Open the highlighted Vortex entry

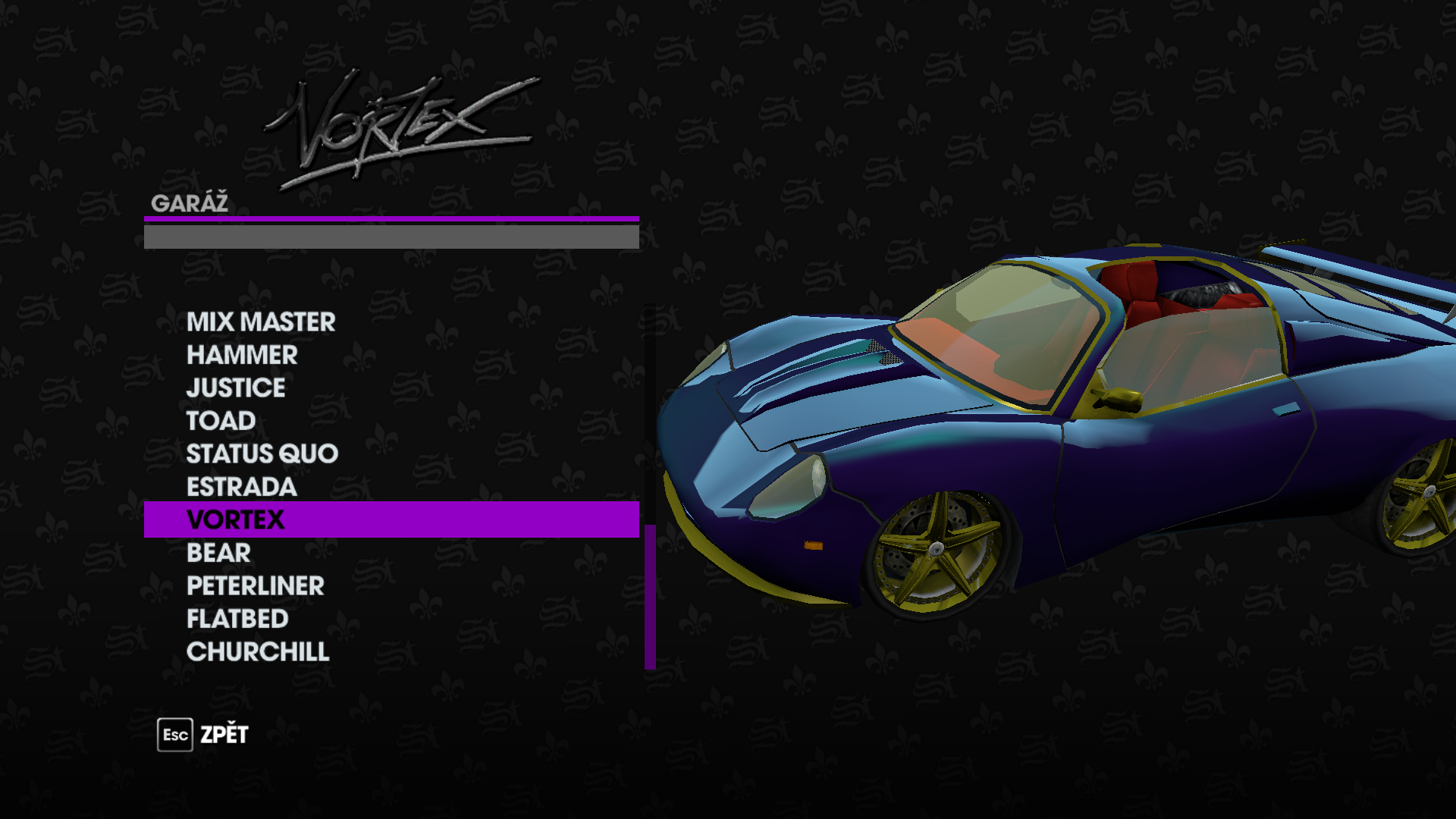click(236, 519)
